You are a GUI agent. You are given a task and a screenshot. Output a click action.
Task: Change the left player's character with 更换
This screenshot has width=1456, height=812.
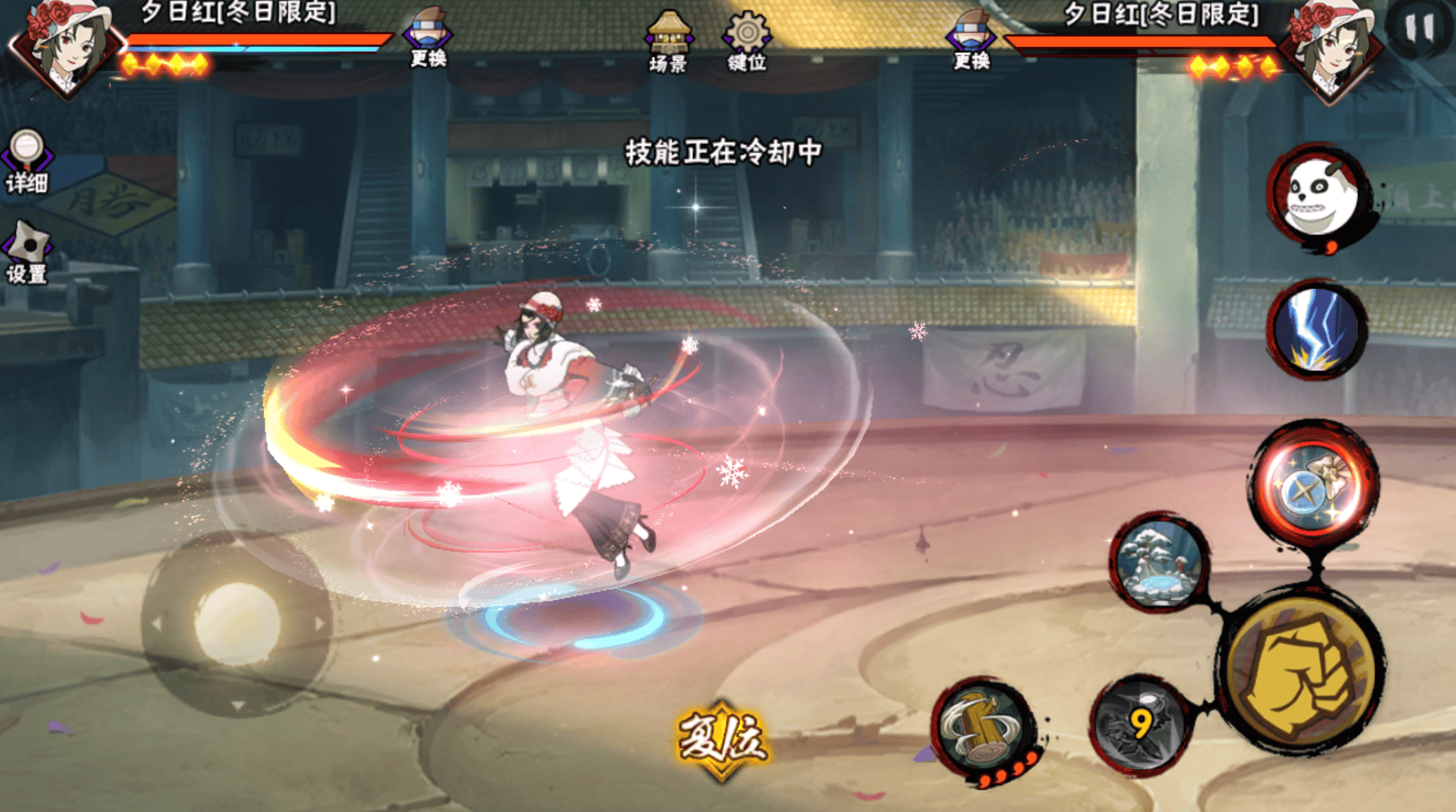pos(428,38)
